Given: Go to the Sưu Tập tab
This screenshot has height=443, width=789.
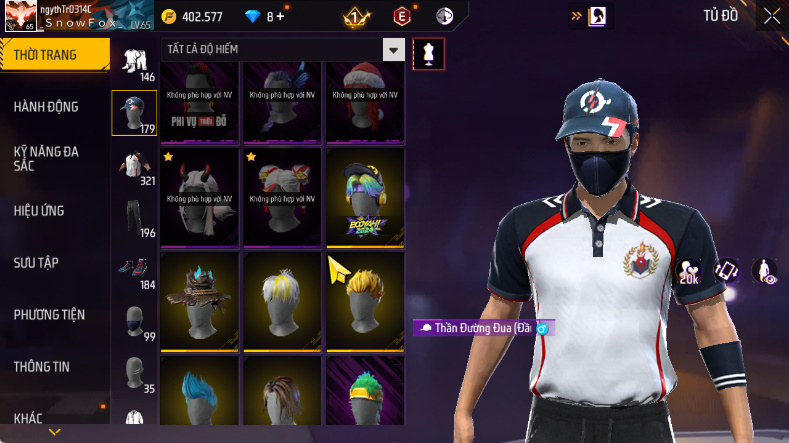Looking at the screenshot, I should pyautogui.click(x=36, y=263).
